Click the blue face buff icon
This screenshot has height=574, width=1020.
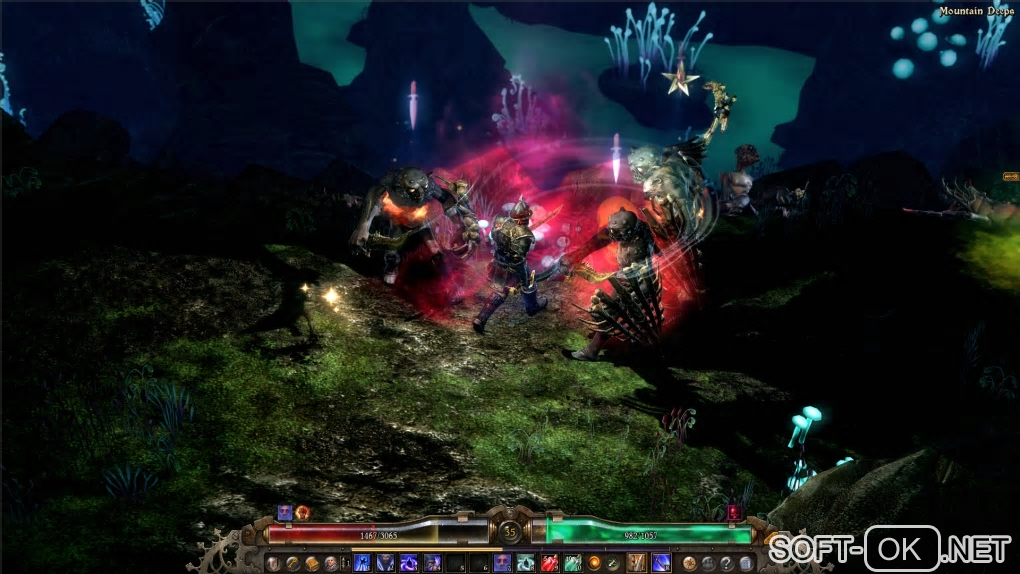[285, 512]
